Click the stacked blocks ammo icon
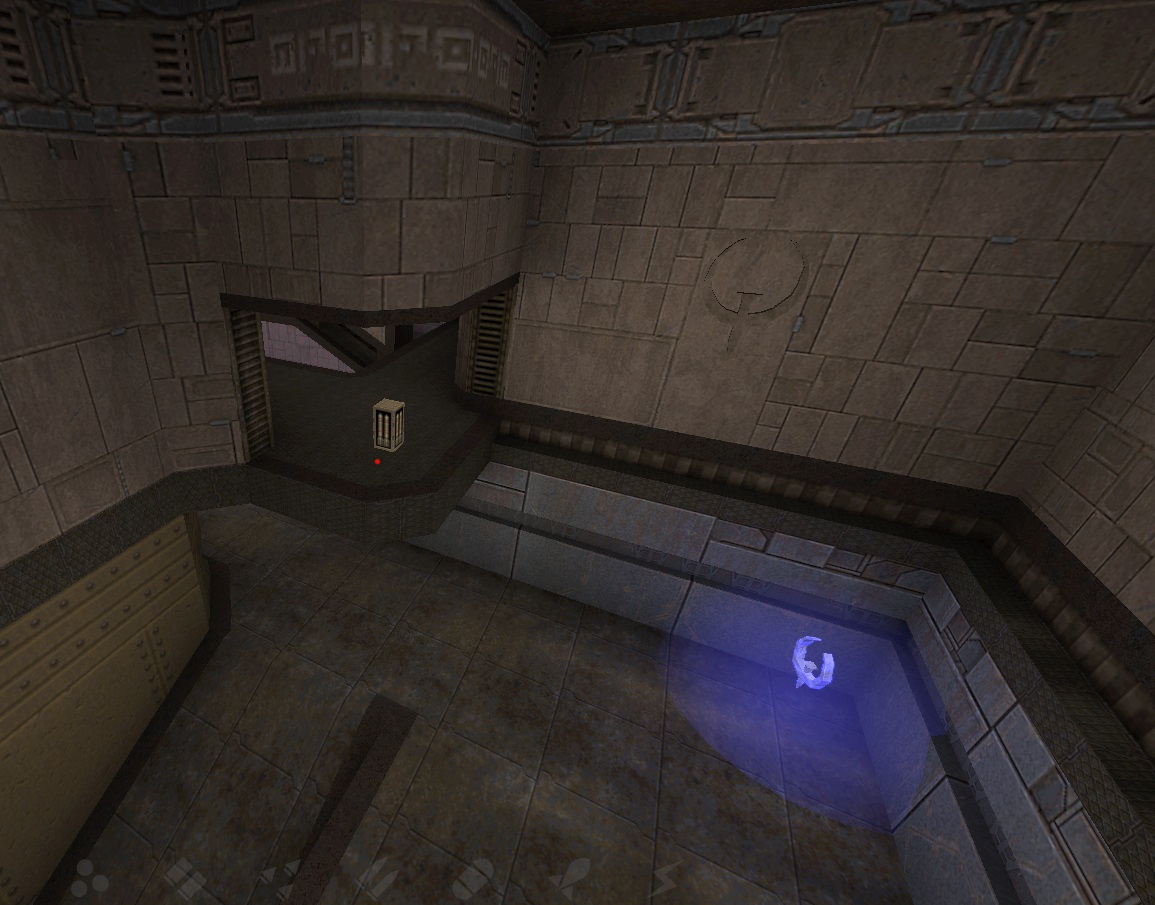 (x=183, y=878)
